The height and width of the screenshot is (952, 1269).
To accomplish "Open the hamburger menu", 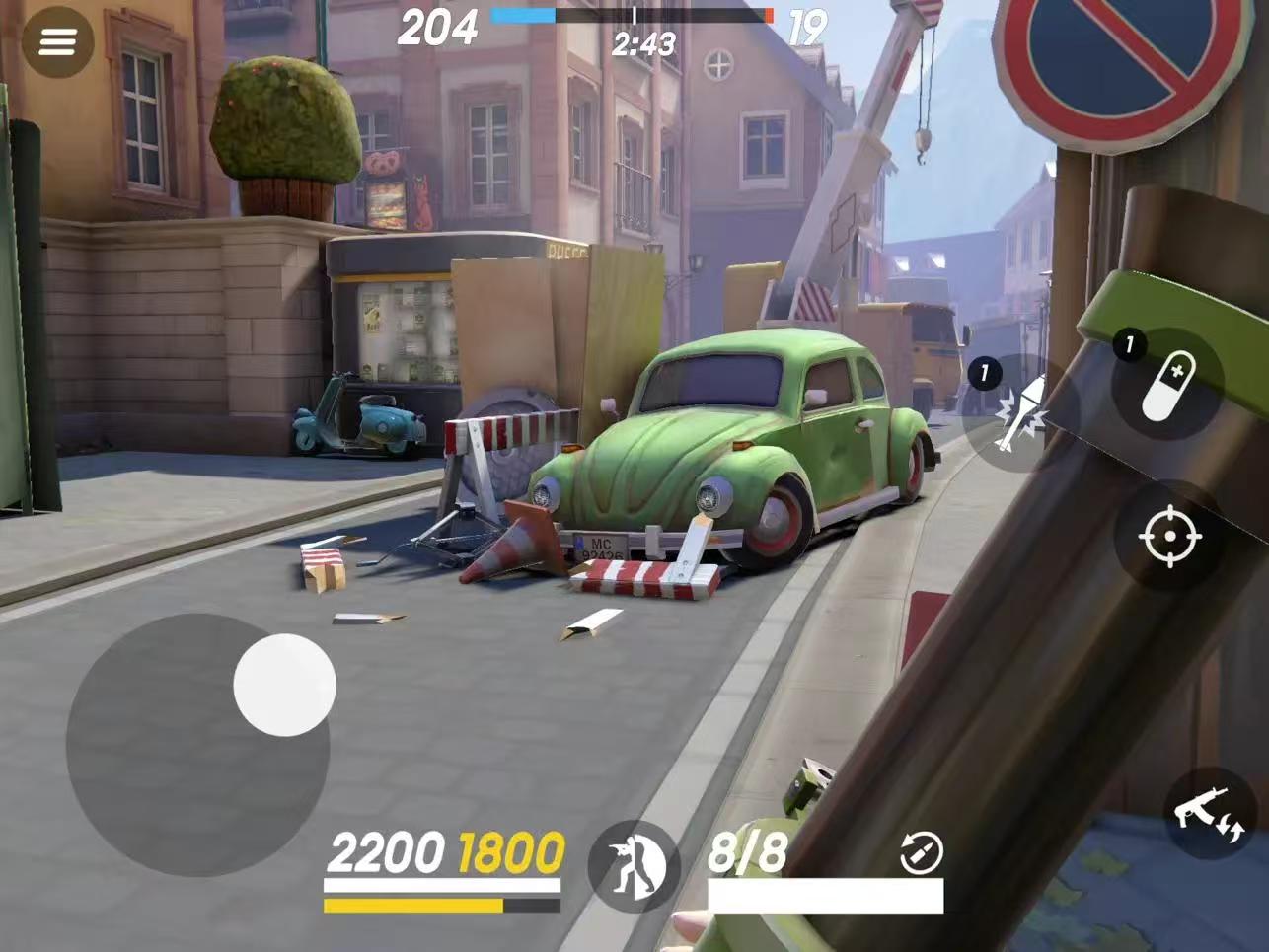I will click(57, 42).
